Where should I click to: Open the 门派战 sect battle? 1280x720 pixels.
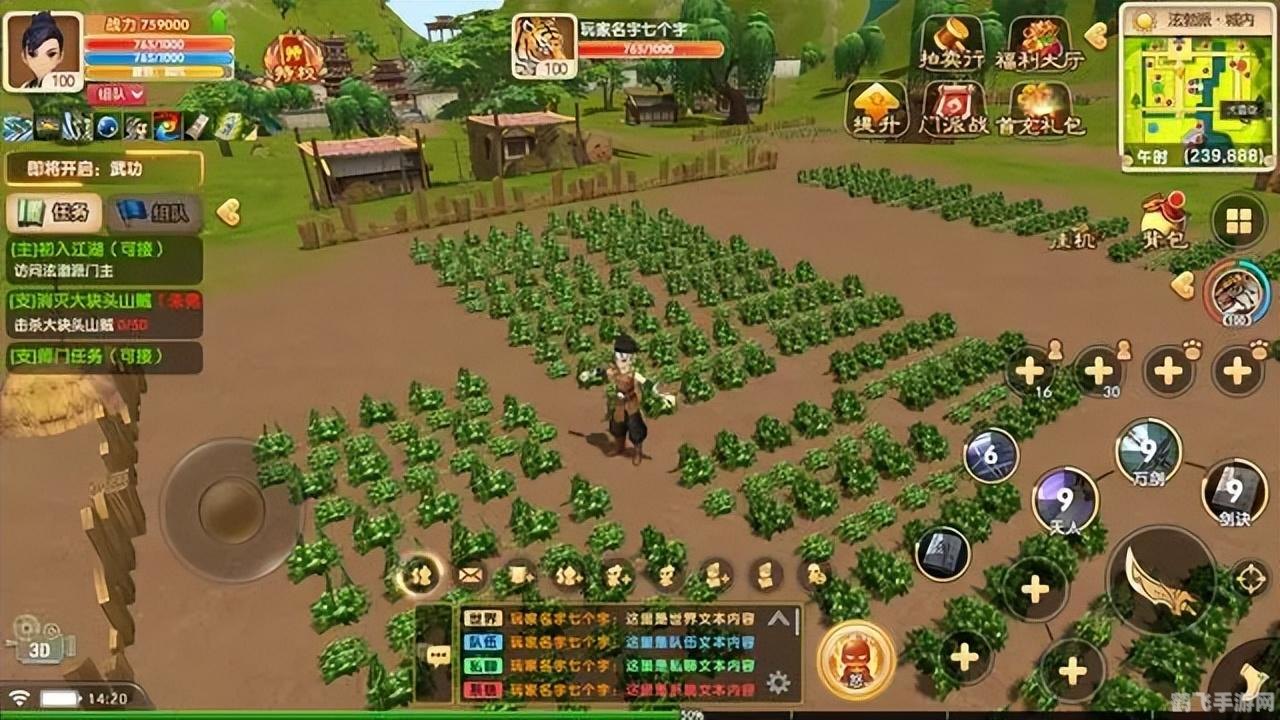point(954,109)
